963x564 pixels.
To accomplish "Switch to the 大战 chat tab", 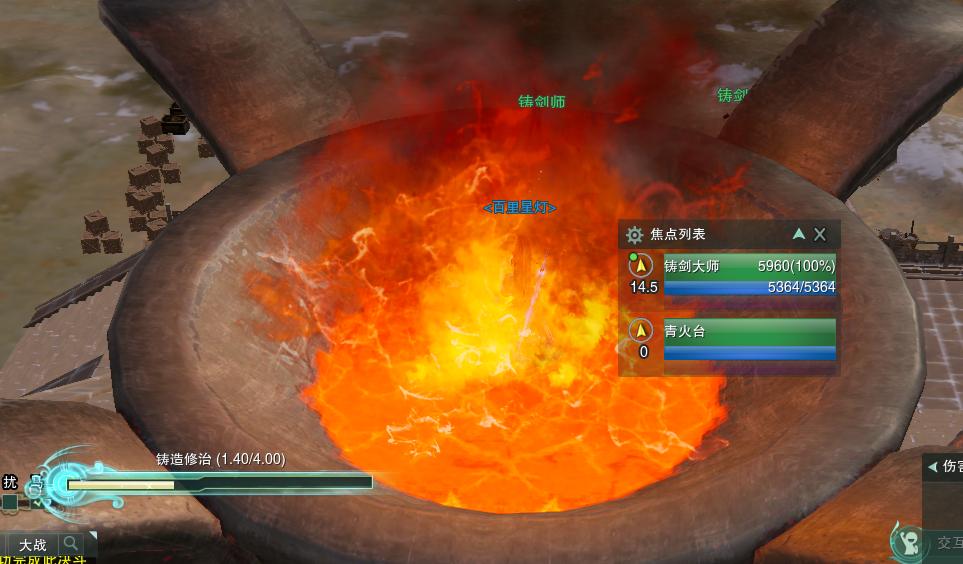I will 32,545.
